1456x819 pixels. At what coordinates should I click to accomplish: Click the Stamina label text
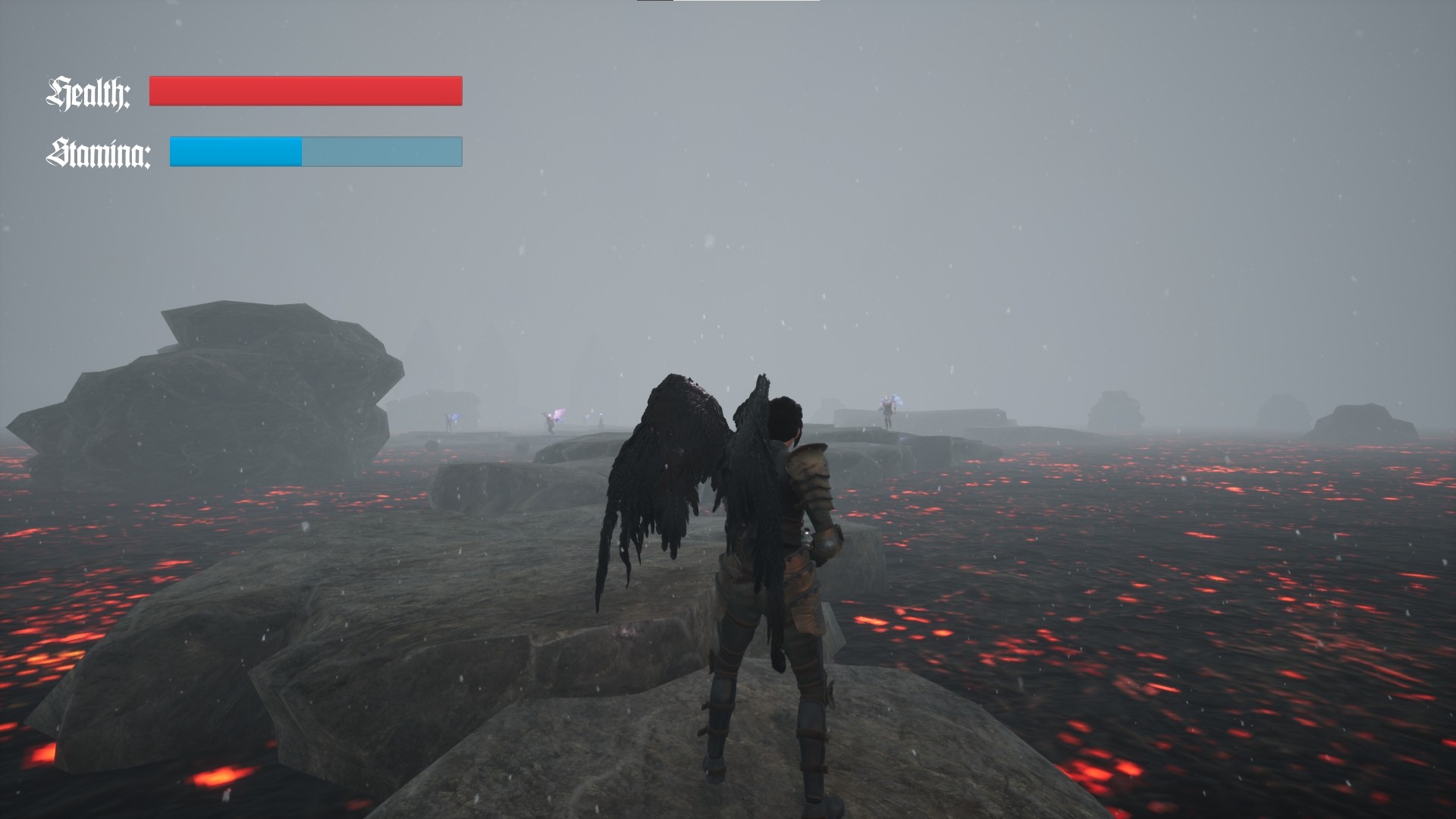[x=99, y=154]
